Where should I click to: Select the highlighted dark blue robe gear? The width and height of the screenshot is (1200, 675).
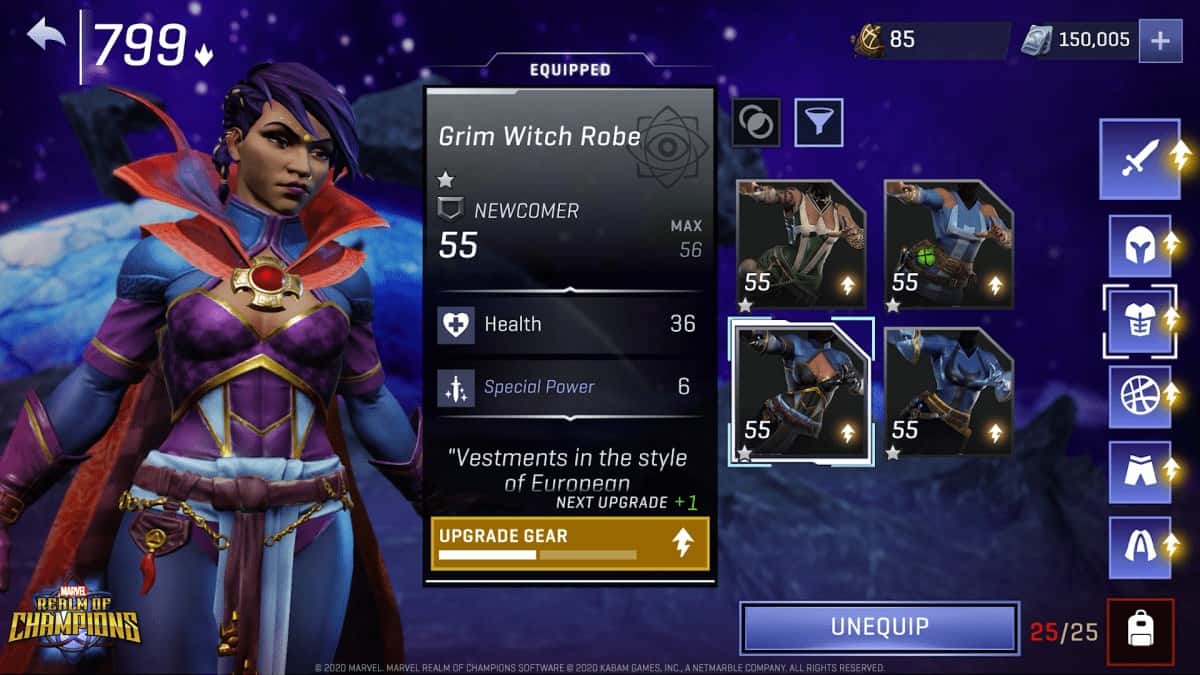point(801,391)
